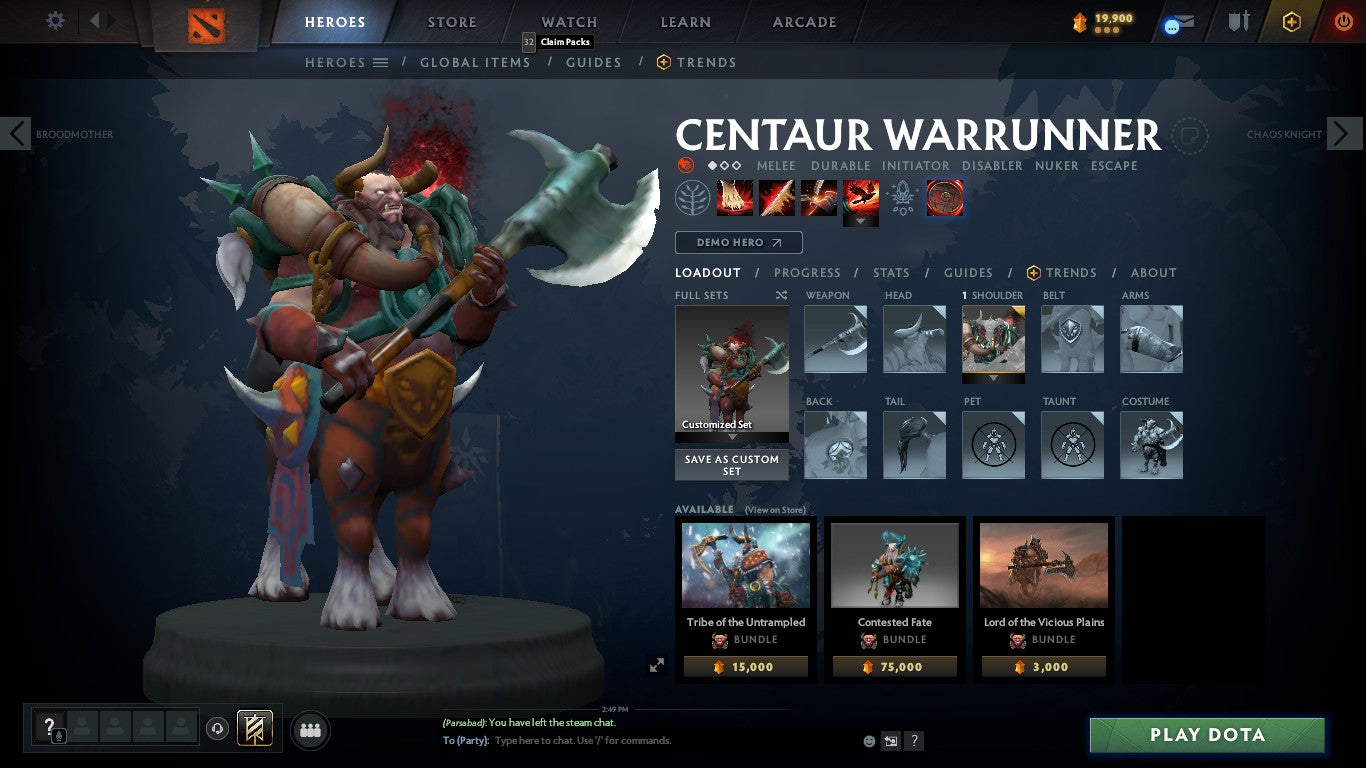This screenshot has height=768, width=1366.
Task: Expand the hero ability dropdown arrow
Action: [861, 218]
